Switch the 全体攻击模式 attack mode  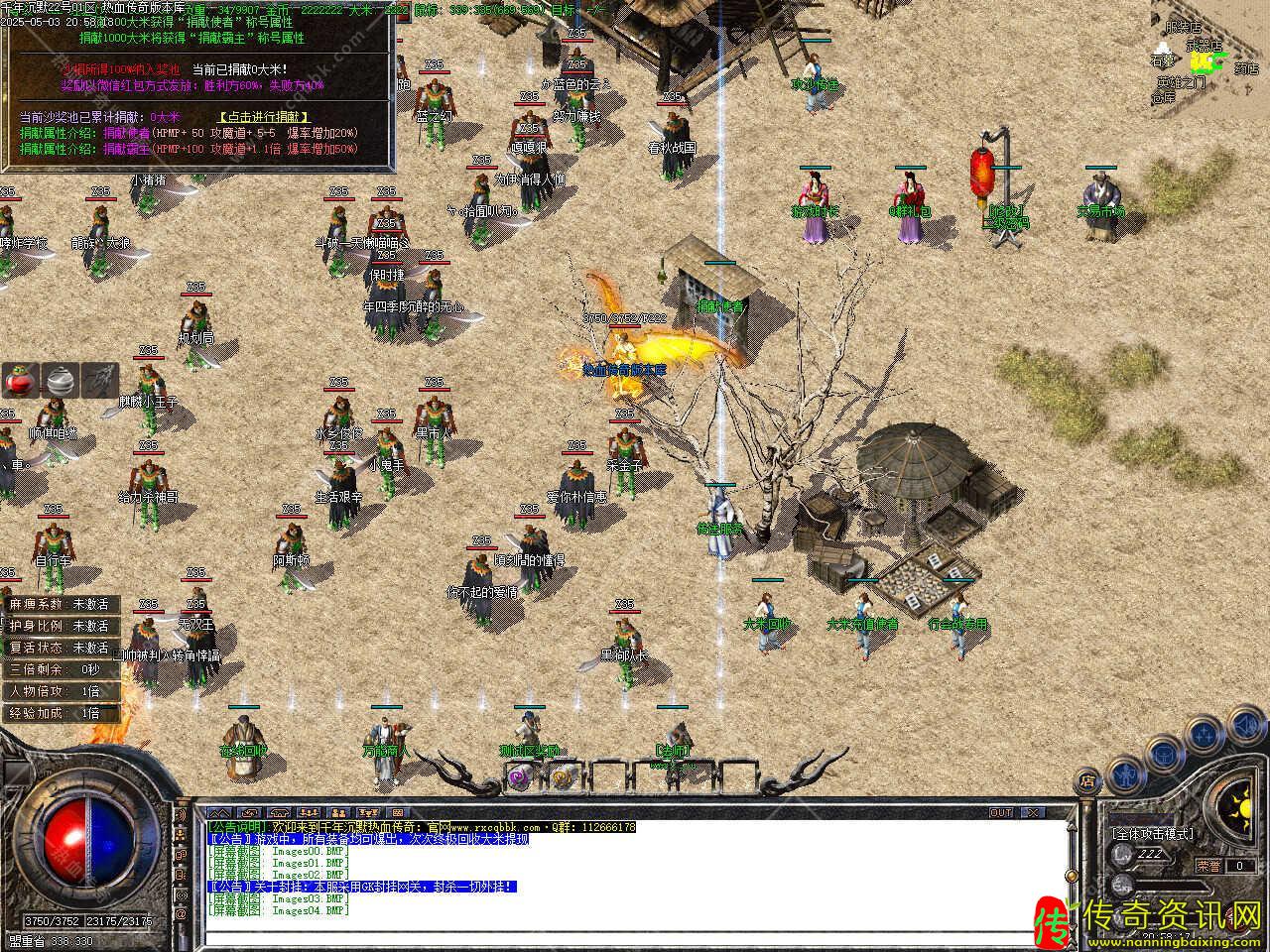[1151, 834]
